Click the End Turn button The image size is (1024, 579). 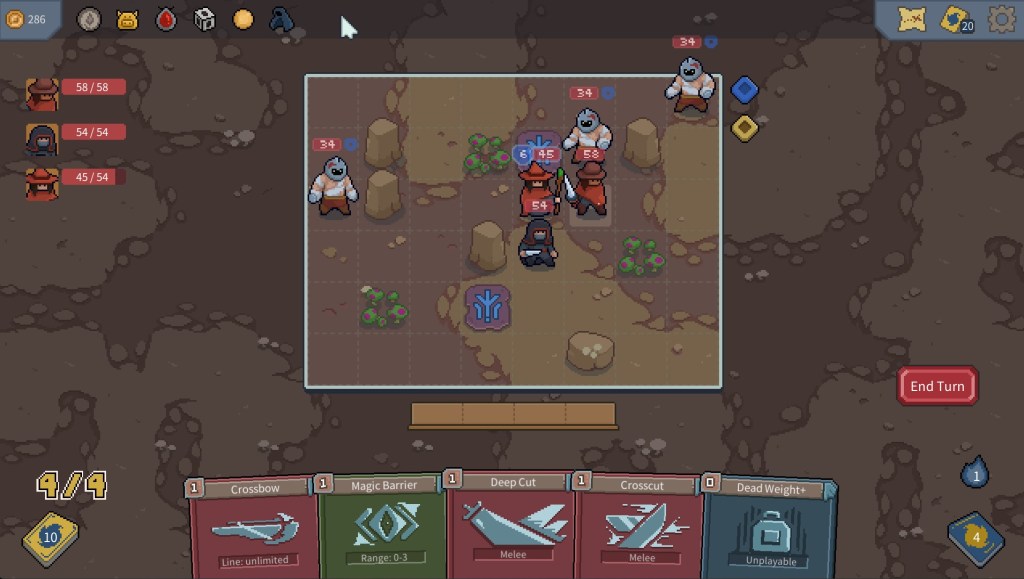tap(937, 386)
